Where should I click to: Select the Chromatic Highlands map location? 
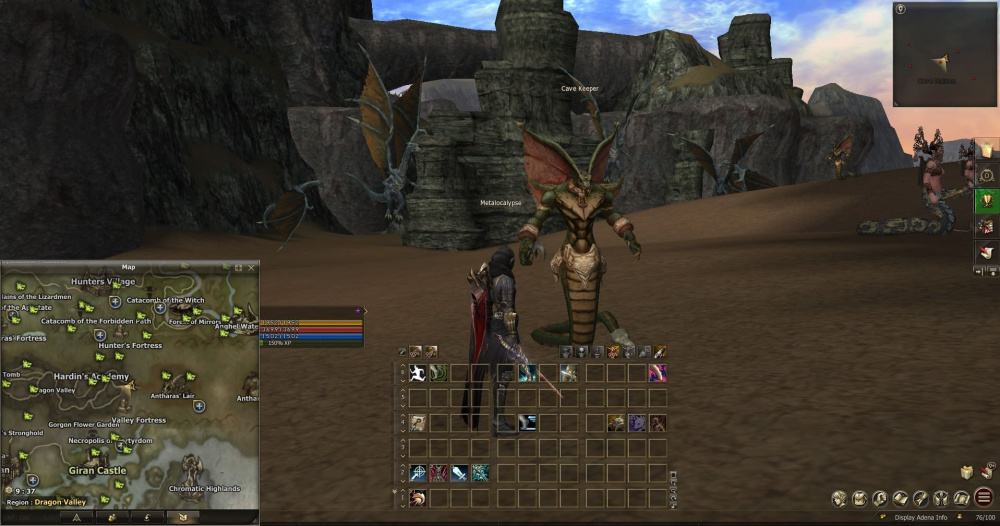tap(204, 488)
